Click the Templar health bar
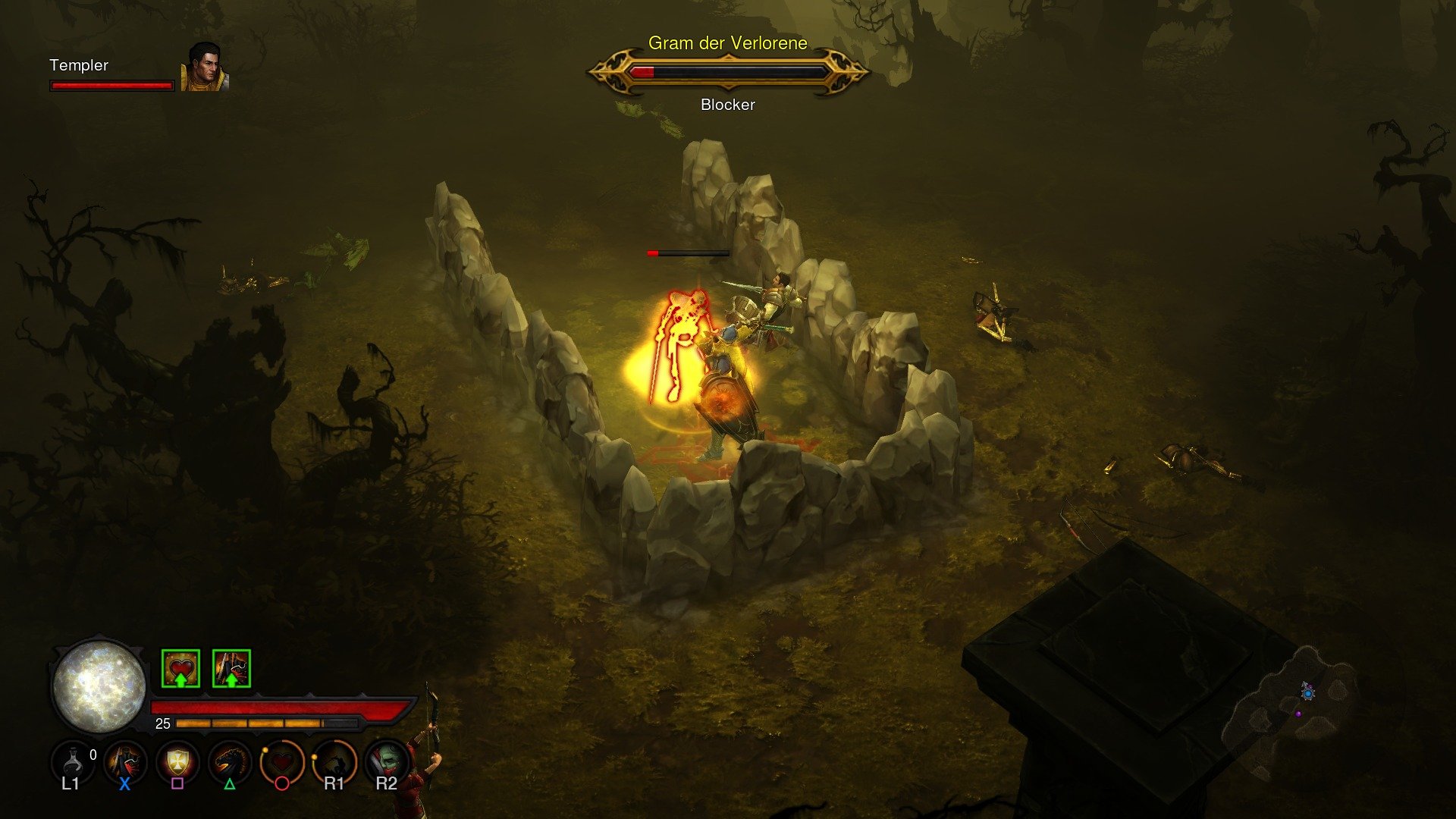Image resolution: width=1456 pixels, height=819 pixels. [111, 86]
